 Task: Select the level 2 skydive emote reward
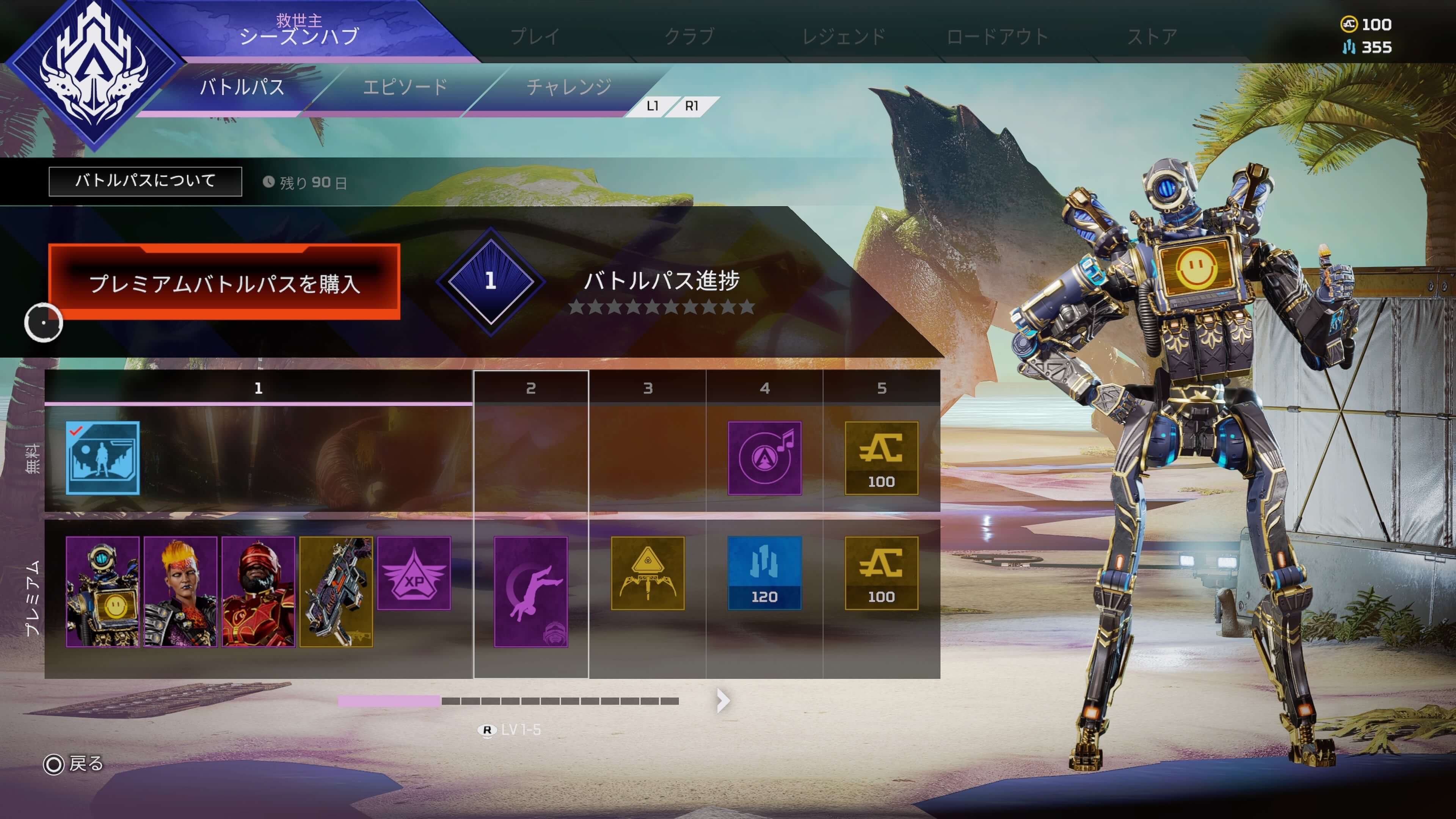pyautogui.click(x=531, y=591)
